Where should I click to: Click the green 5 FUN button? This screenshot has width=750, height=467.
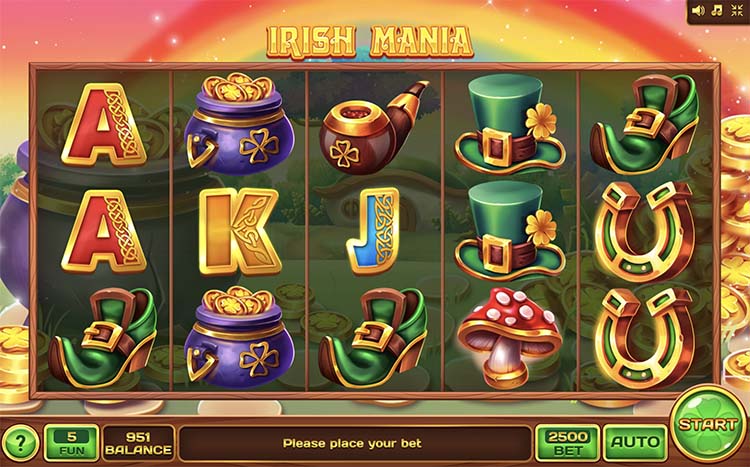[70, 442]
